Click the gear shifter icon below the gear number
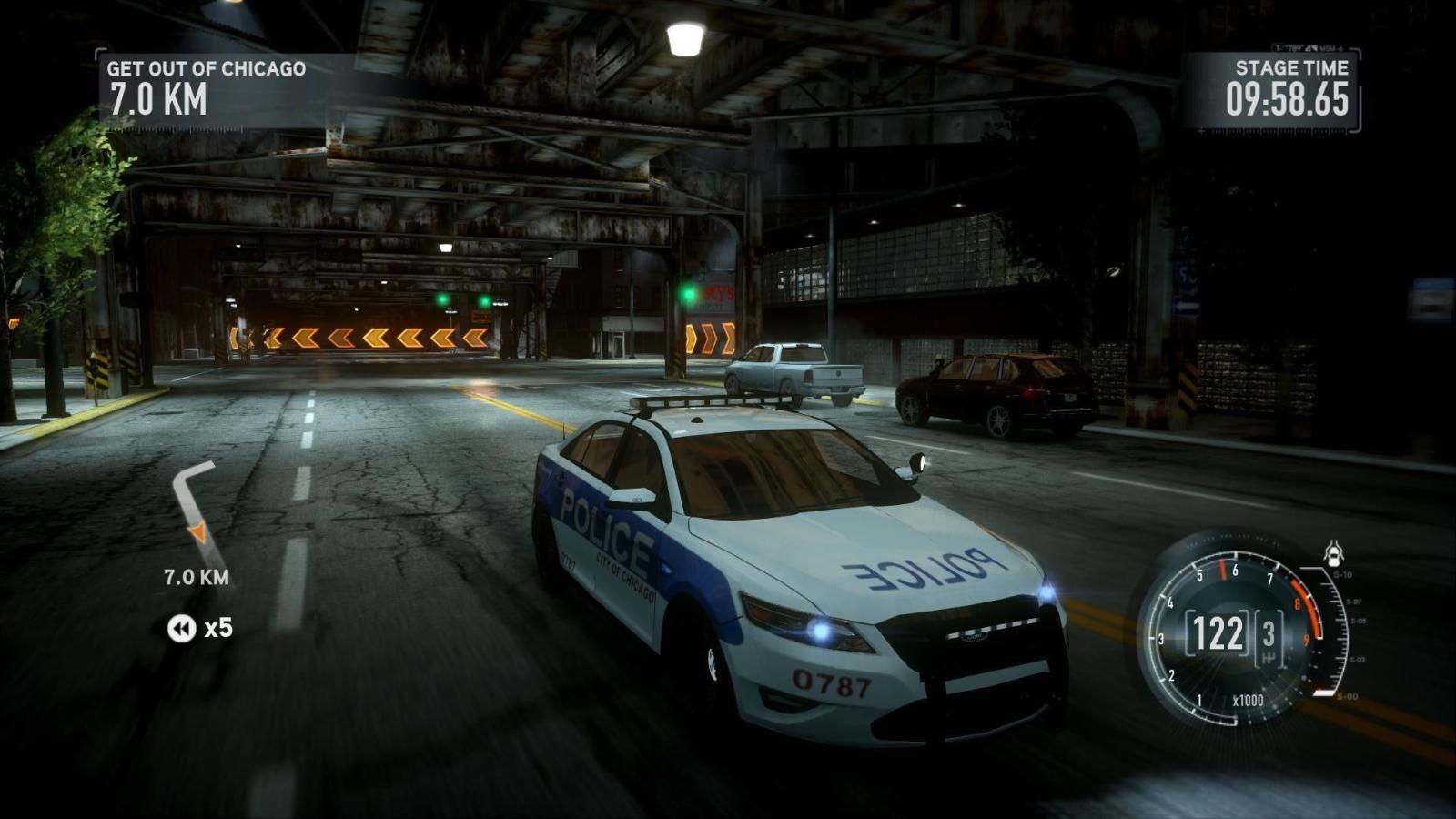Image resolution: width=1456 pixels, height=819 pixels. tap(1269, 656)
